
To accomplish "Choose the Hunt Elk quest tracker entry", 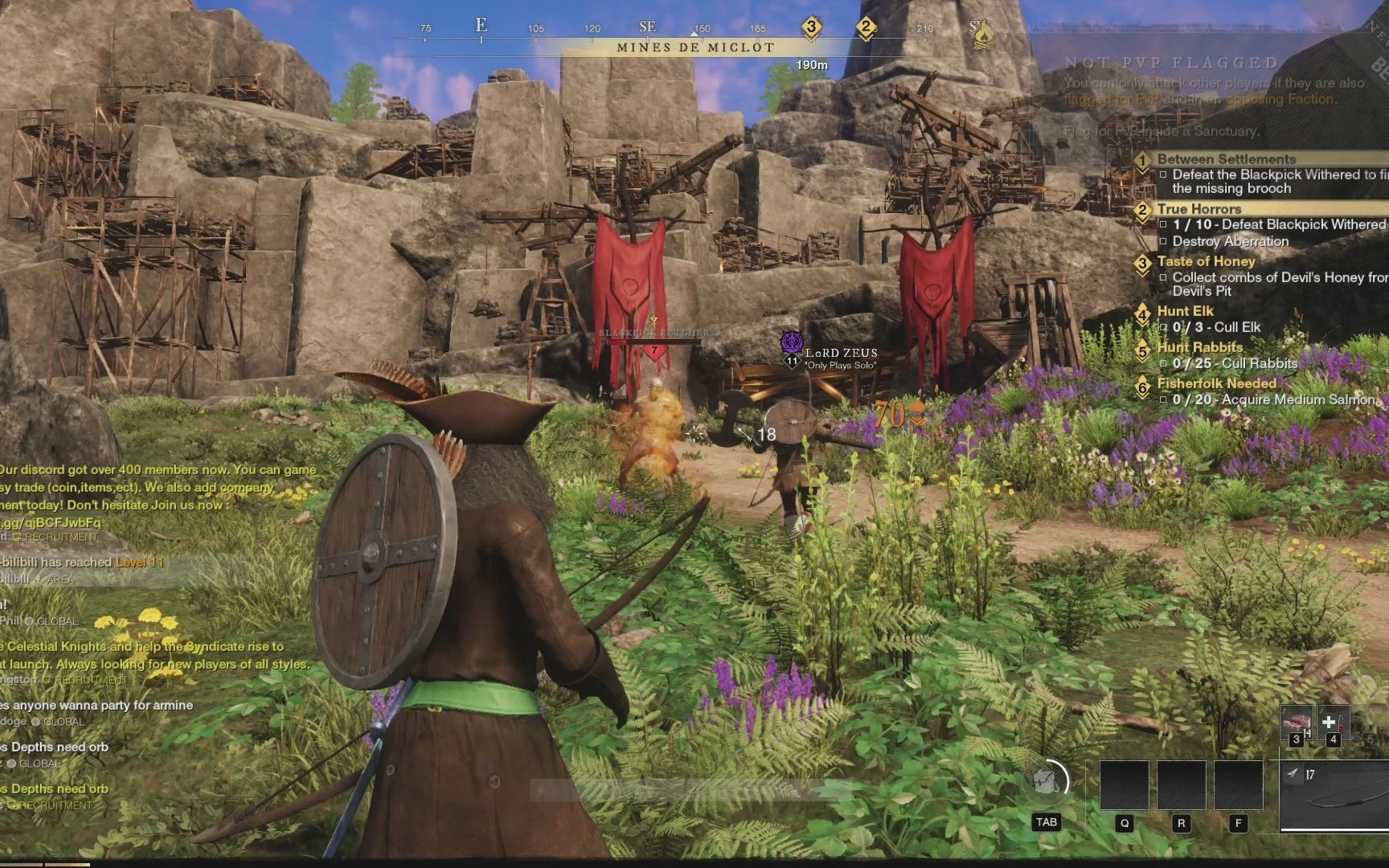I will 1185,311.
